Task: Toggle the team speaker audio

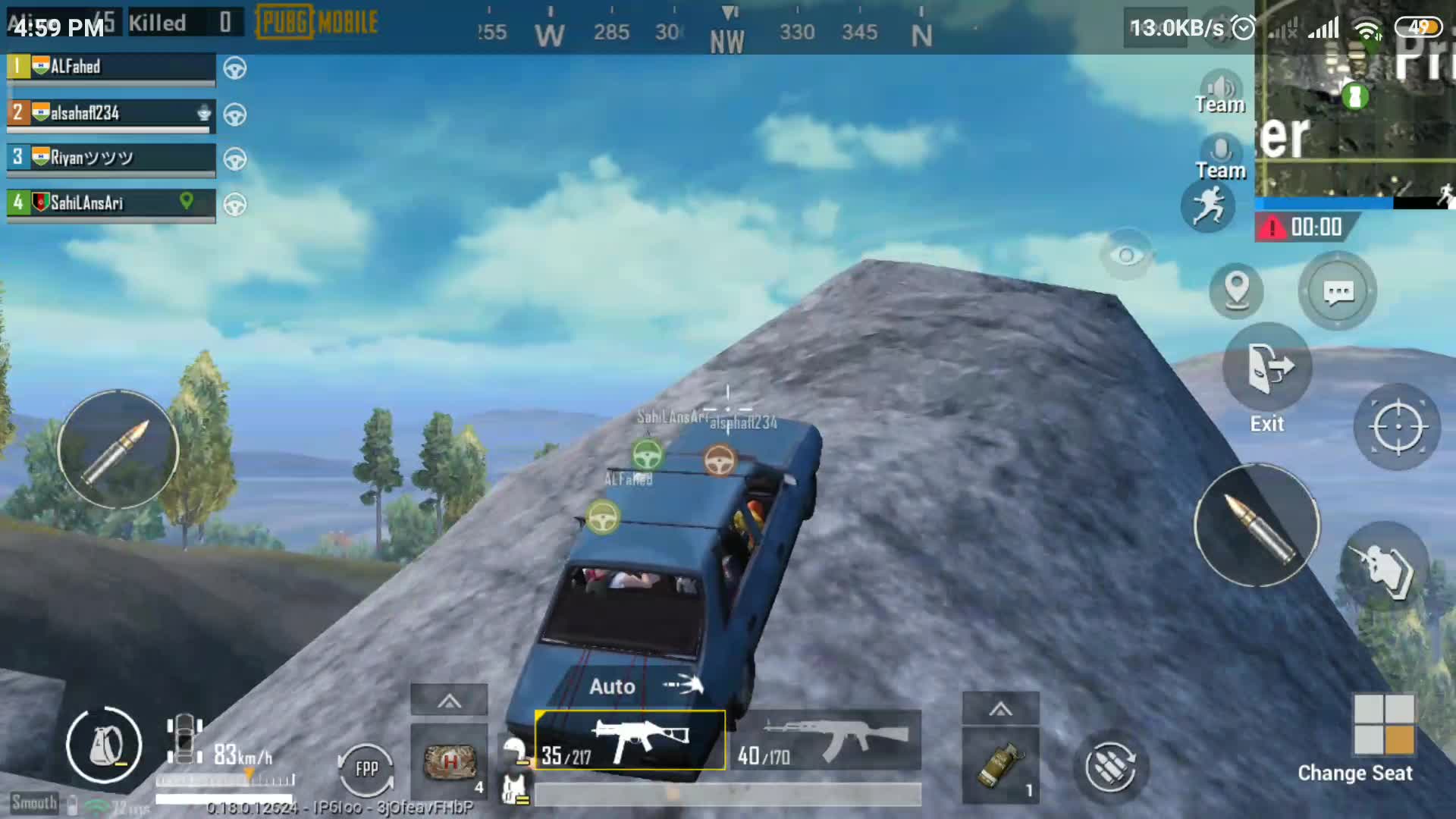Action: [1220, 91]
